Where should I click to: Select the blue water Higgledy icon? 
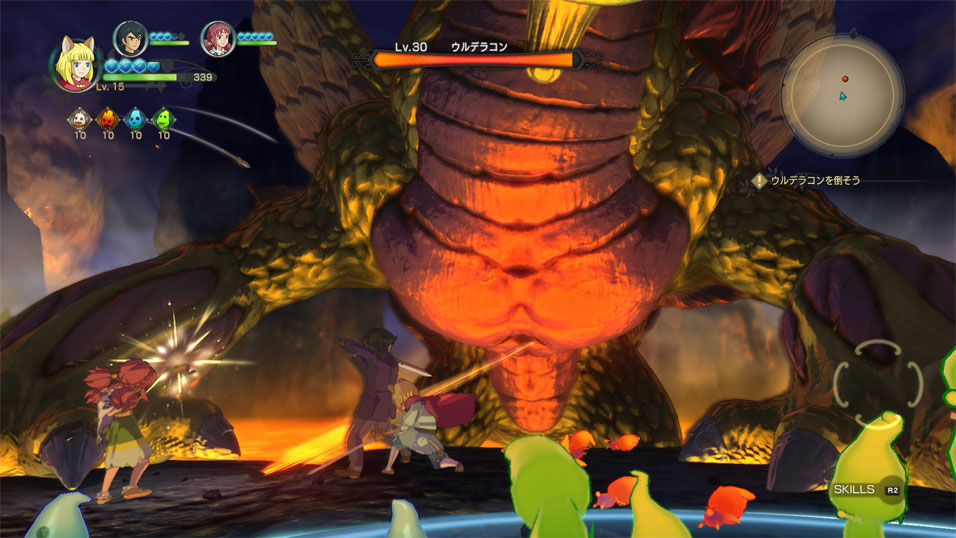coord(135,120)
